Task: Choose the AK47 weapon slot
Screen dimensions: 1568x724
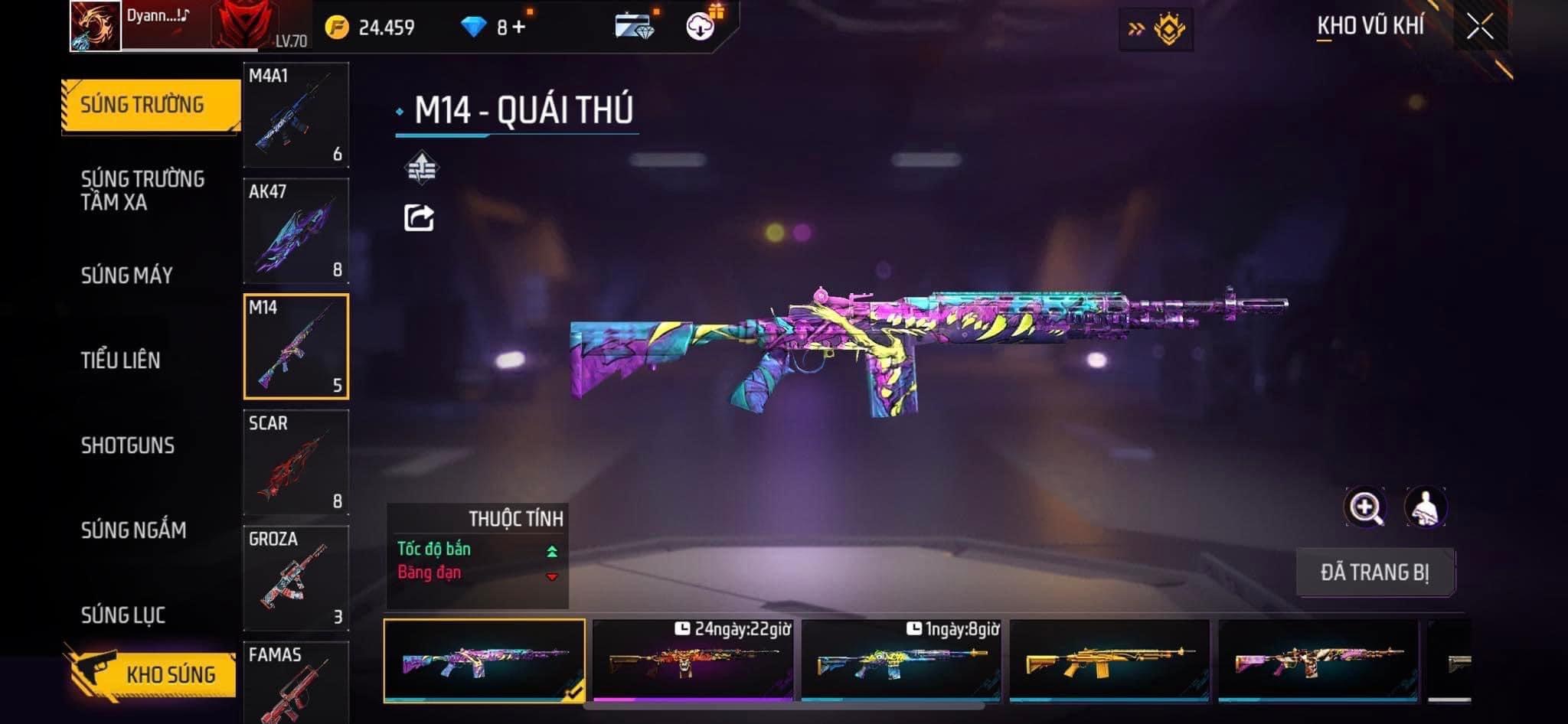Action: 296,230
